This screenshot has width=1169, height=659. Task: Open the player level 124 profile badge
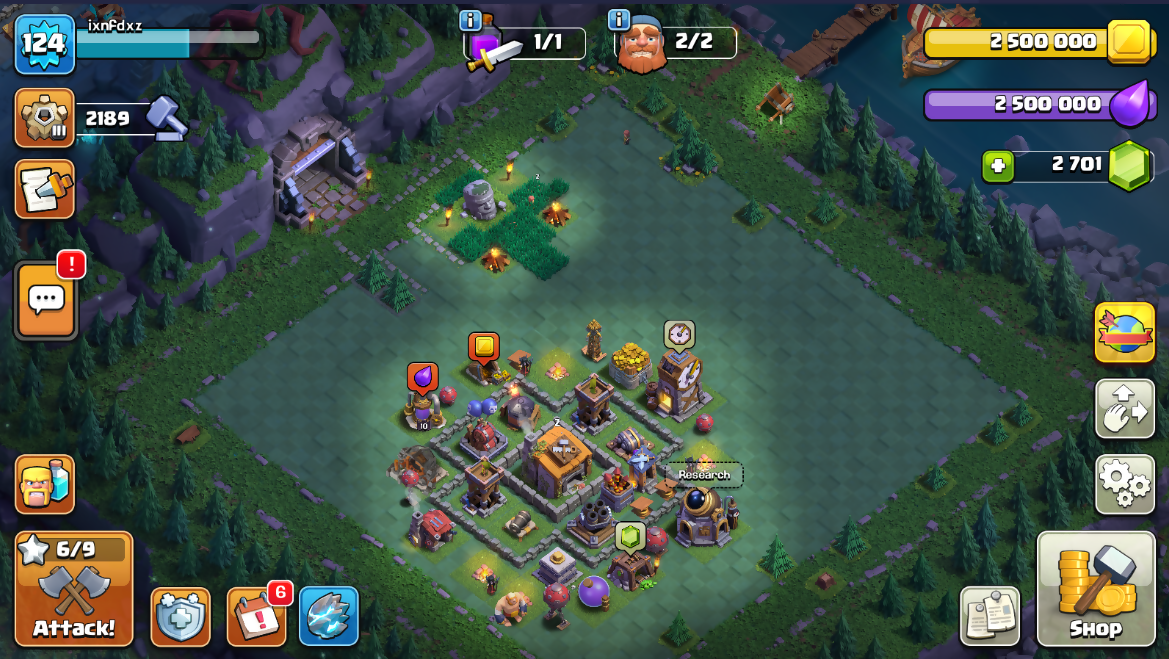[44, 44]
